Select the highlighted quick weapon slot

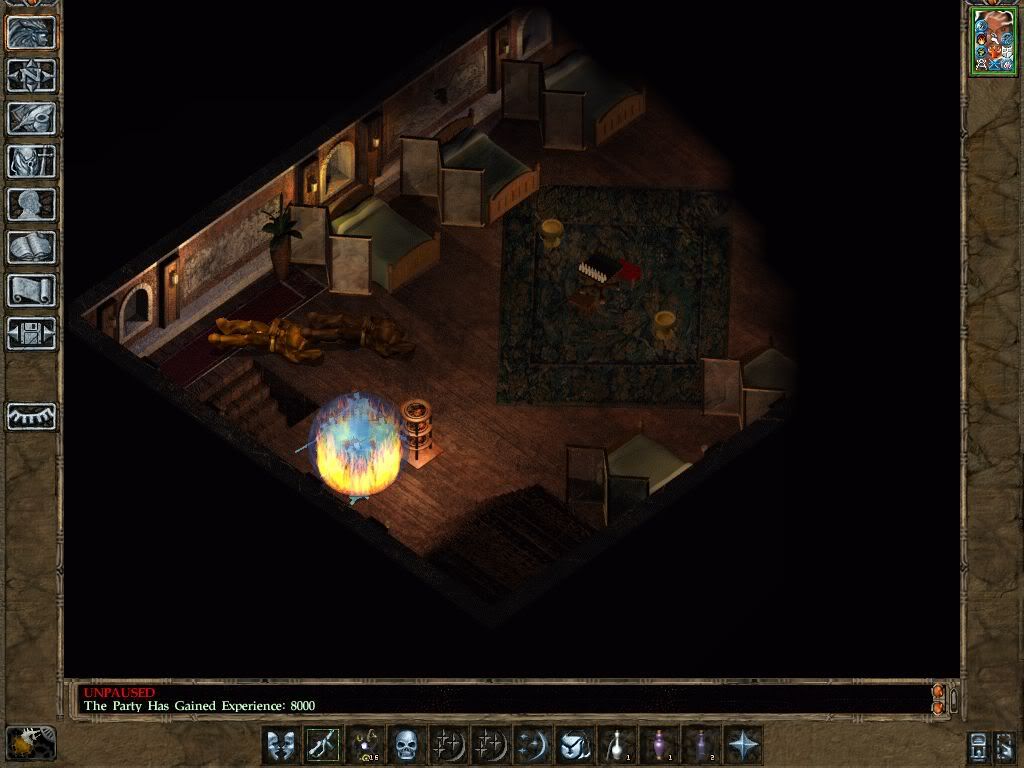point(323,745)
